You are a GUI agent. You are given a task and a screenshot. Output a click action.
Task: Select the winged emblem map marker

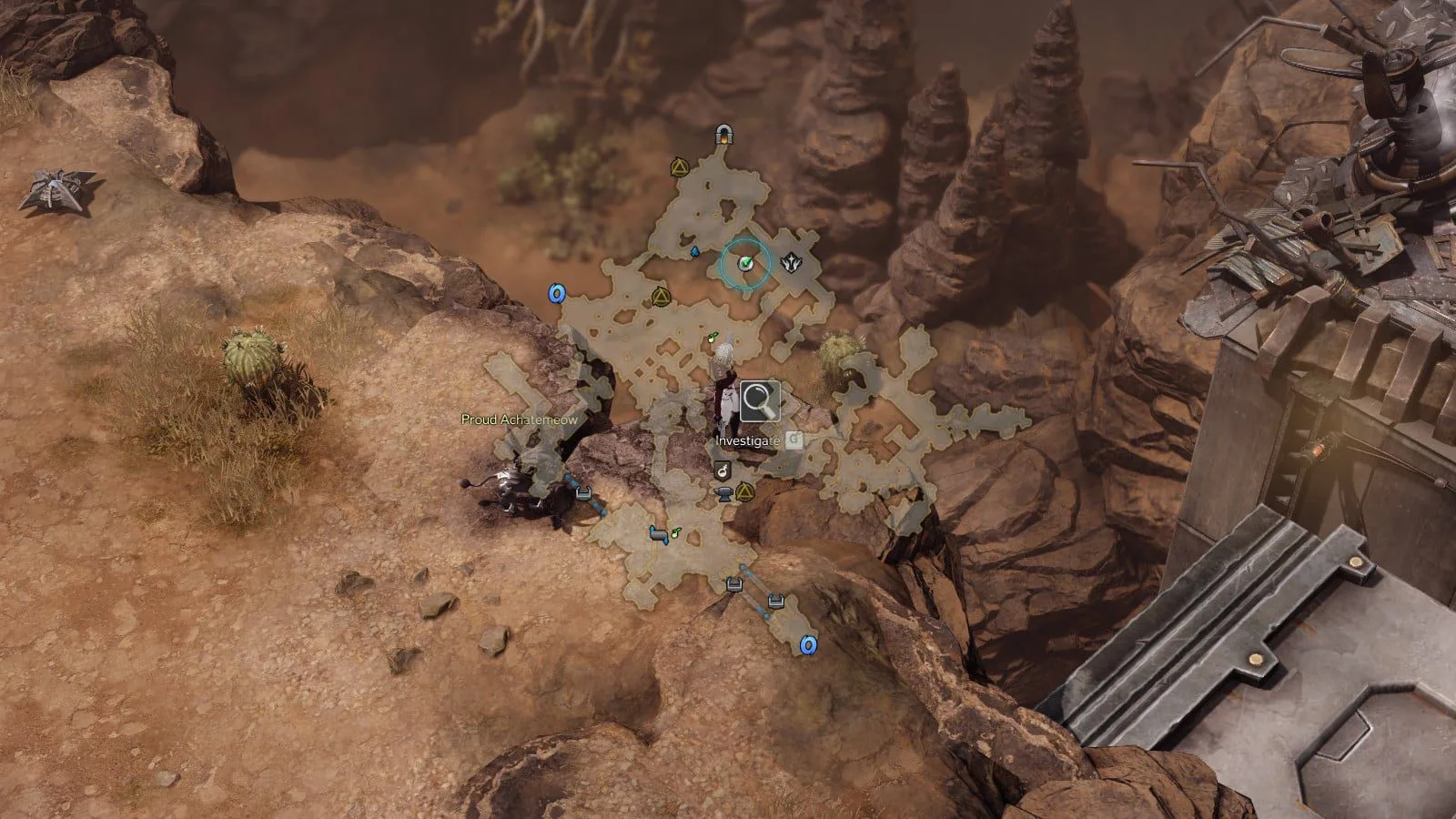coord(792,263)
